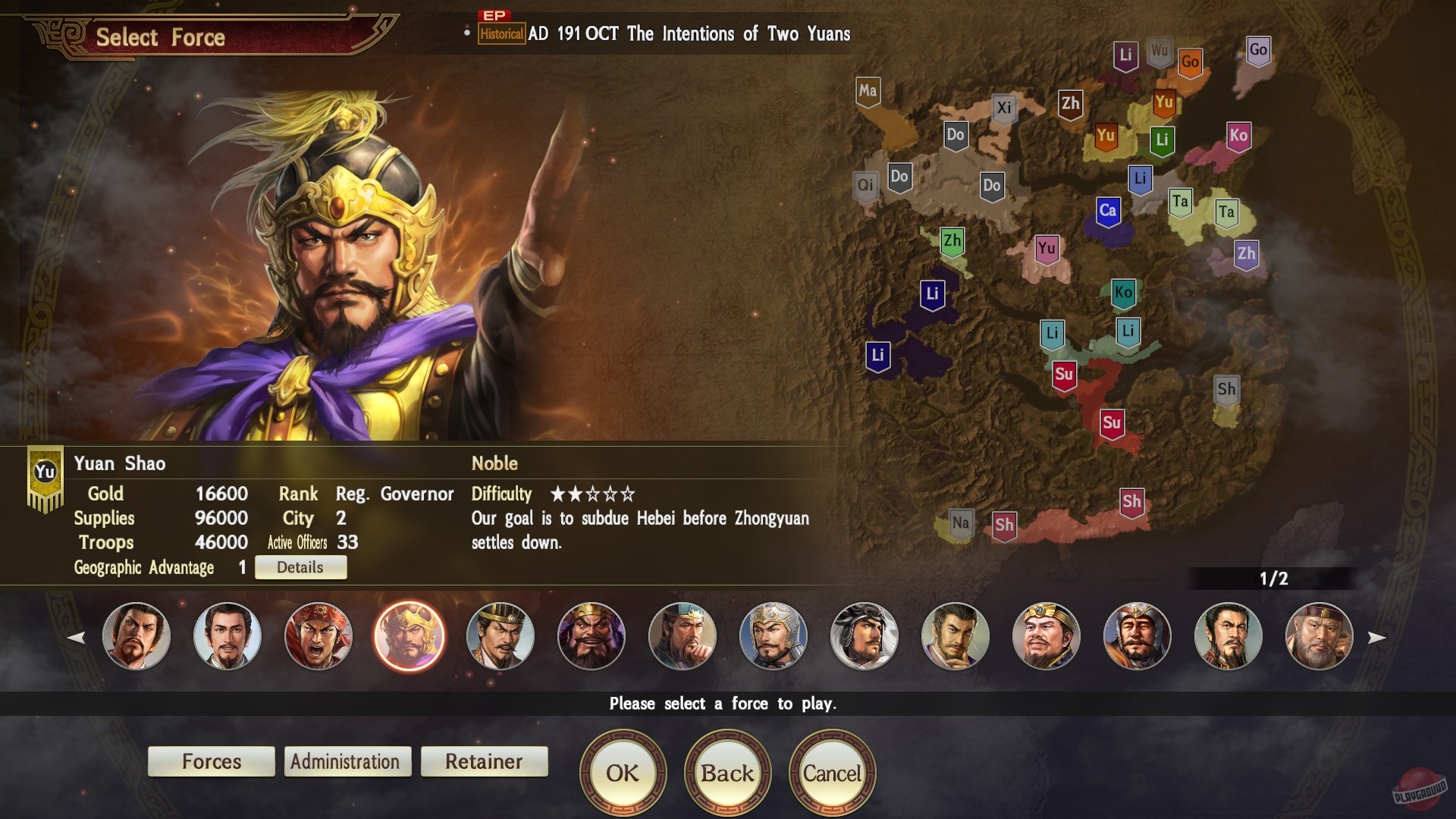Switch to the Administration view

click(x=347, y=761)
